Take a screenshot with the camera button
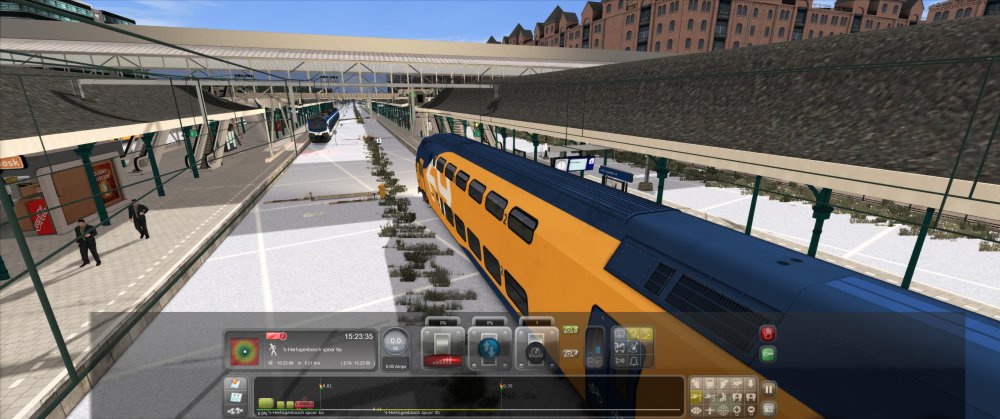The image size is (1000, 419). point(769,409)
